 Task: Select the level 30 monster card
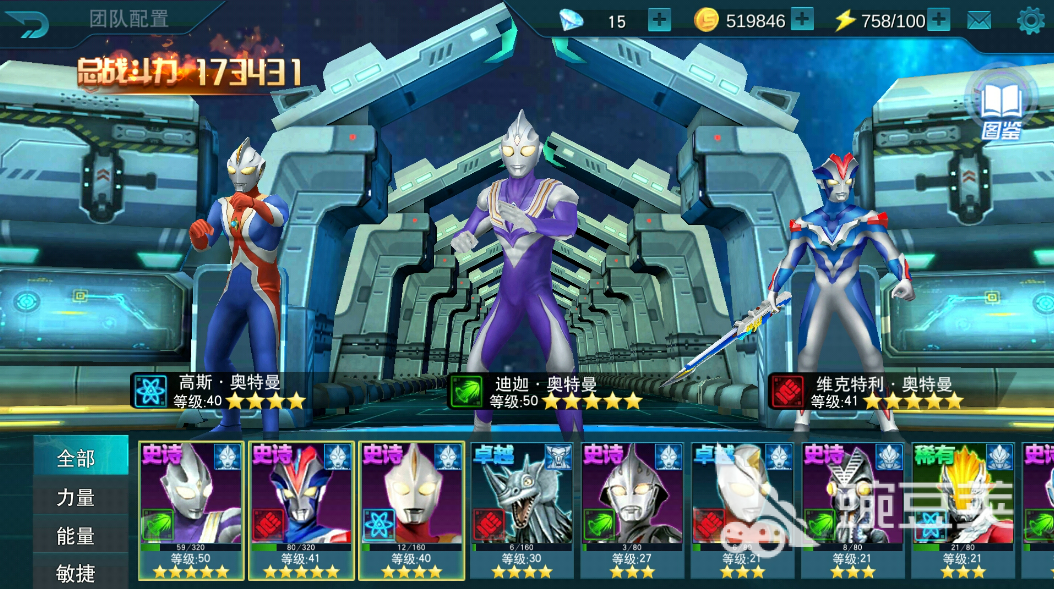[x=521, y=510]
